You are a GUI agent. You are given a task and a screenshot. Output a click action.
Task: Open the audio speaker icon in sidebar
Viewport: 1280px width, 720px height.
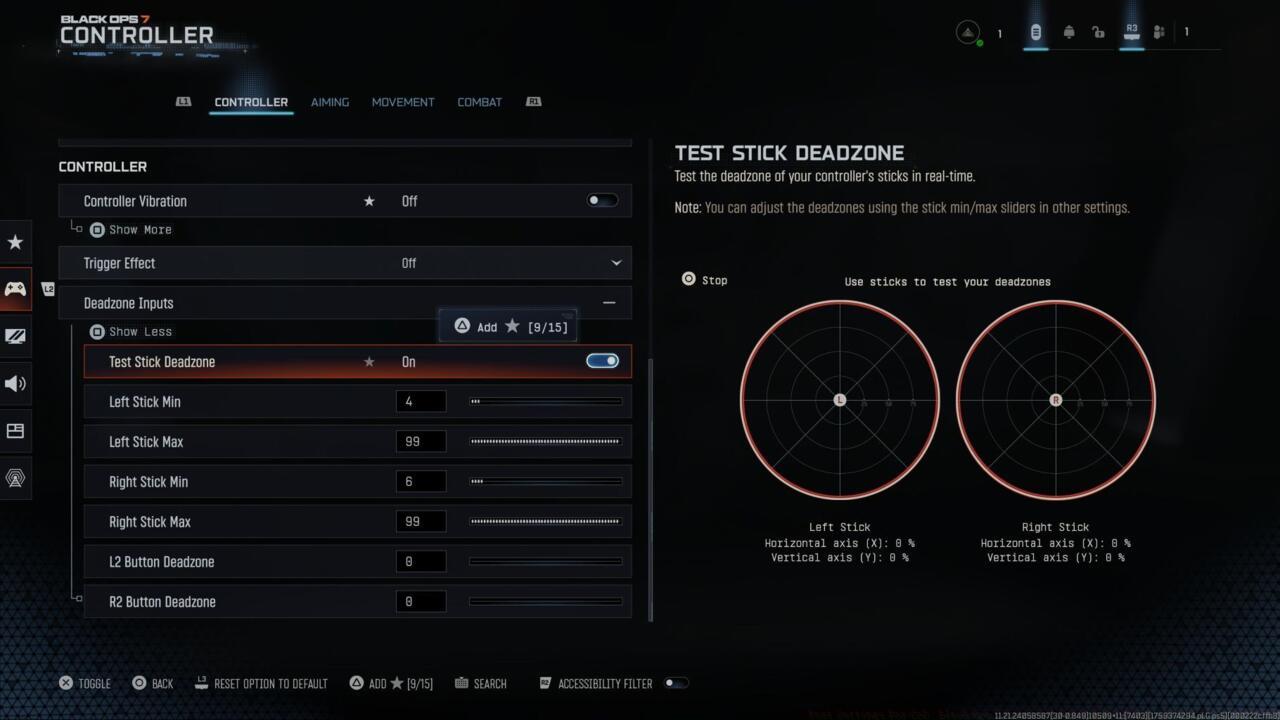15,383
